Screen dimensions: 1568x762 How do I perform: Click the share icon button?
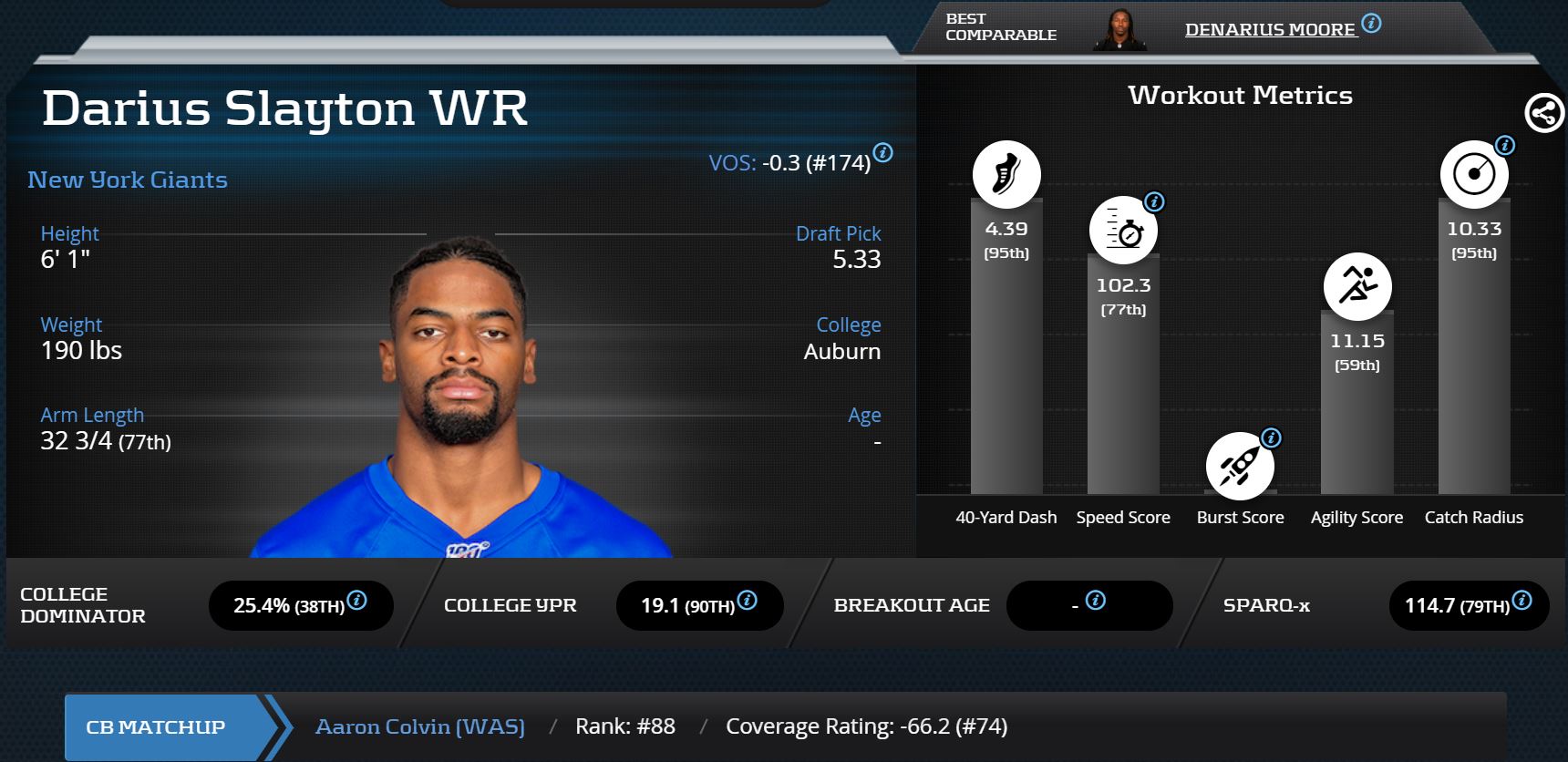point(1543,114)
